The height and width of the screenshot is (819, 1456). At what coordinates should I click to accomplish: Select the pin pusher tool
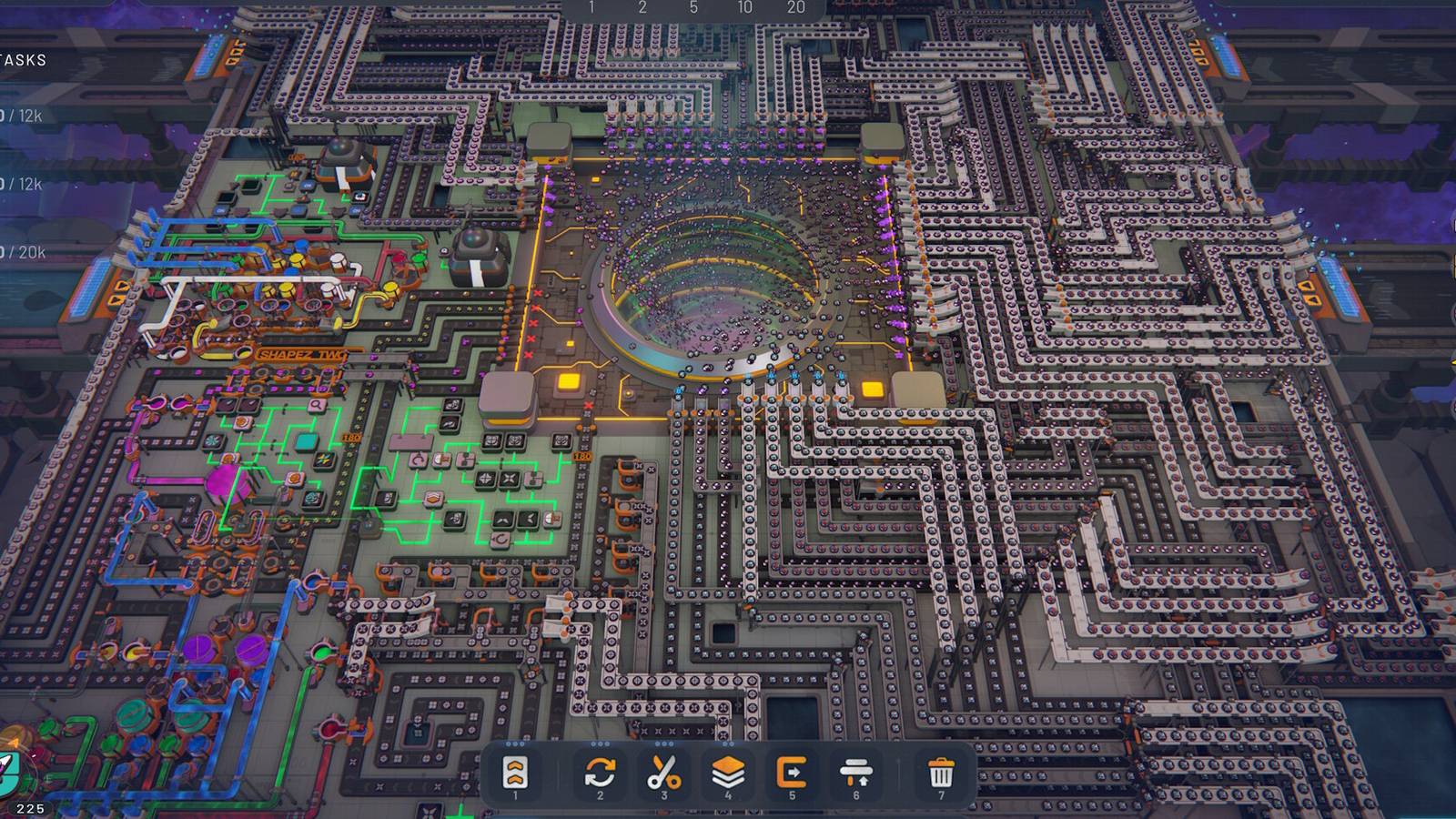point(856,773)
